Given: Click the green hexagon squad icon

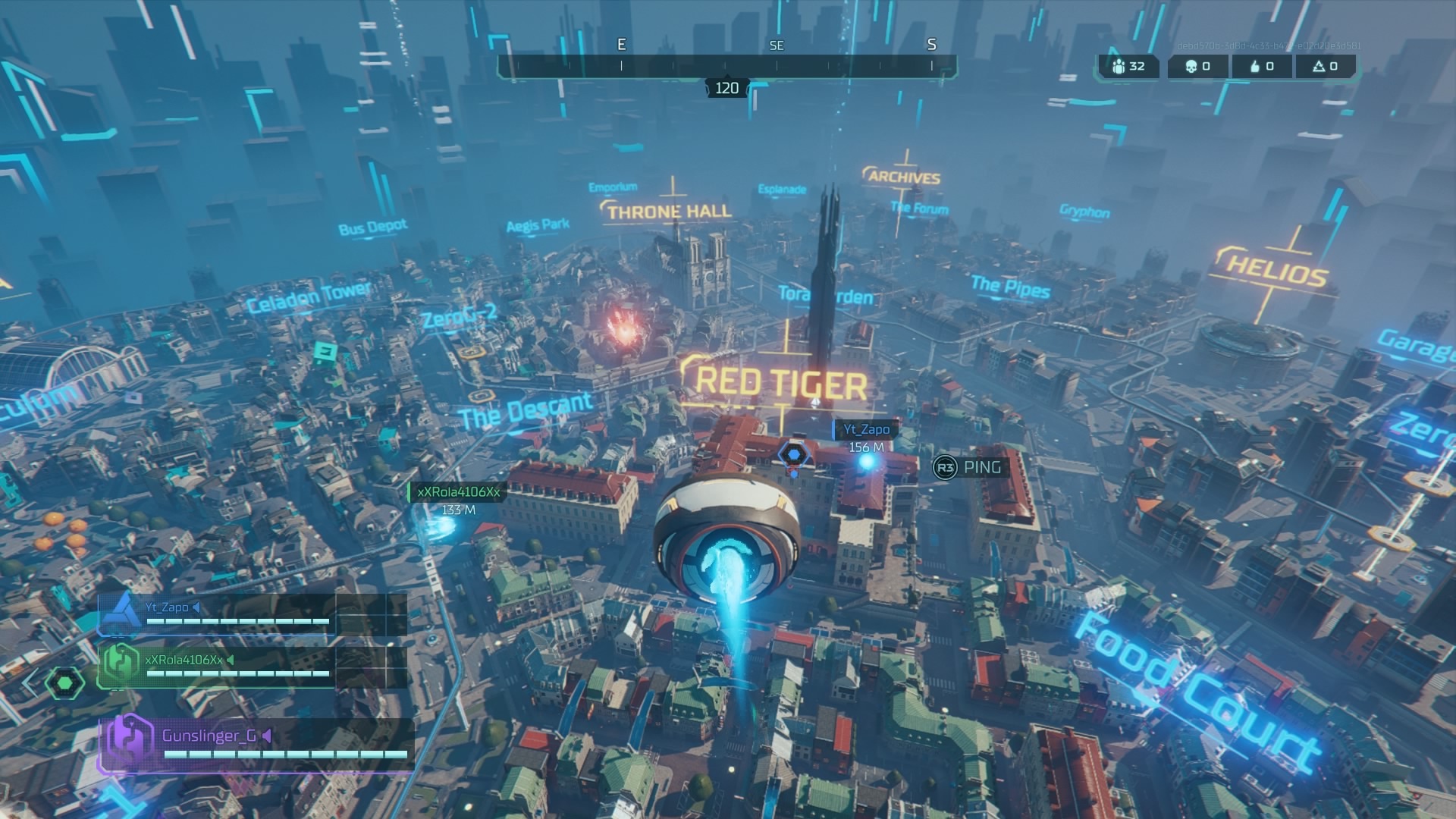Looking at the screenshot, I should point(64,682).
